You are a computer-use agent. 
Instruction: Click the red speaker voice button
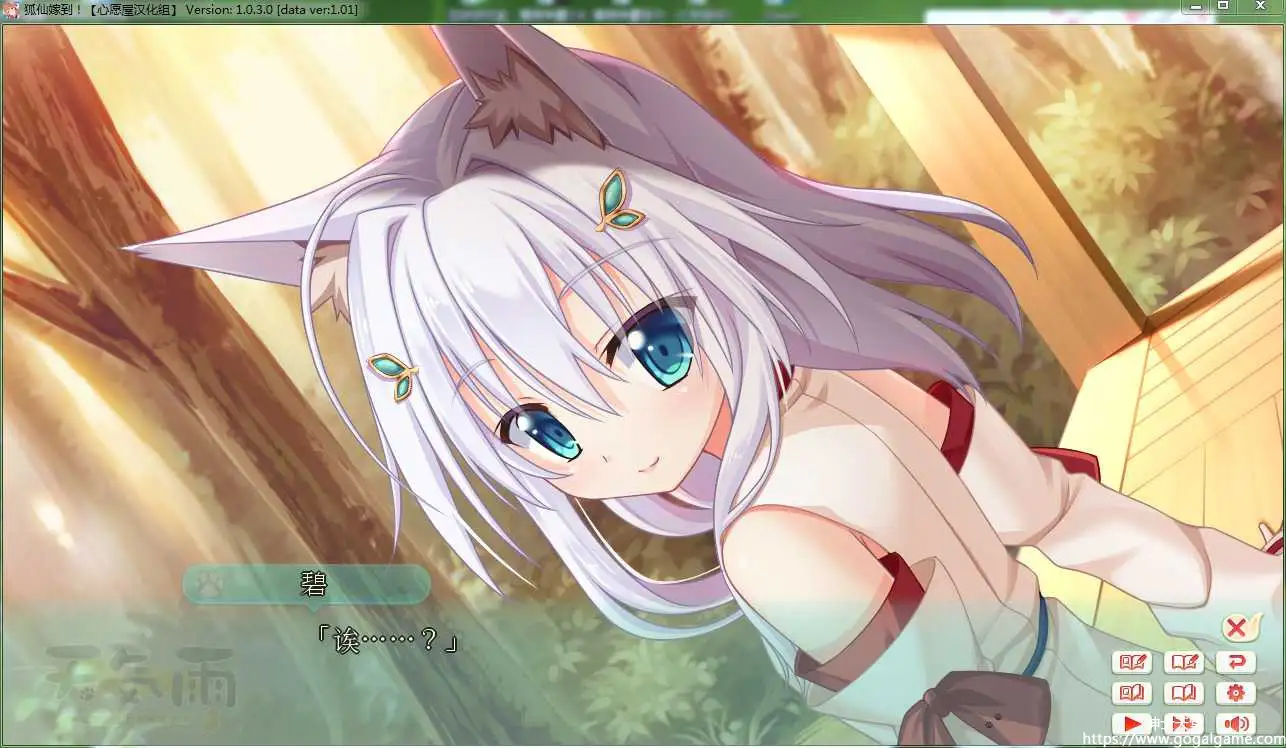(1236, 723)
